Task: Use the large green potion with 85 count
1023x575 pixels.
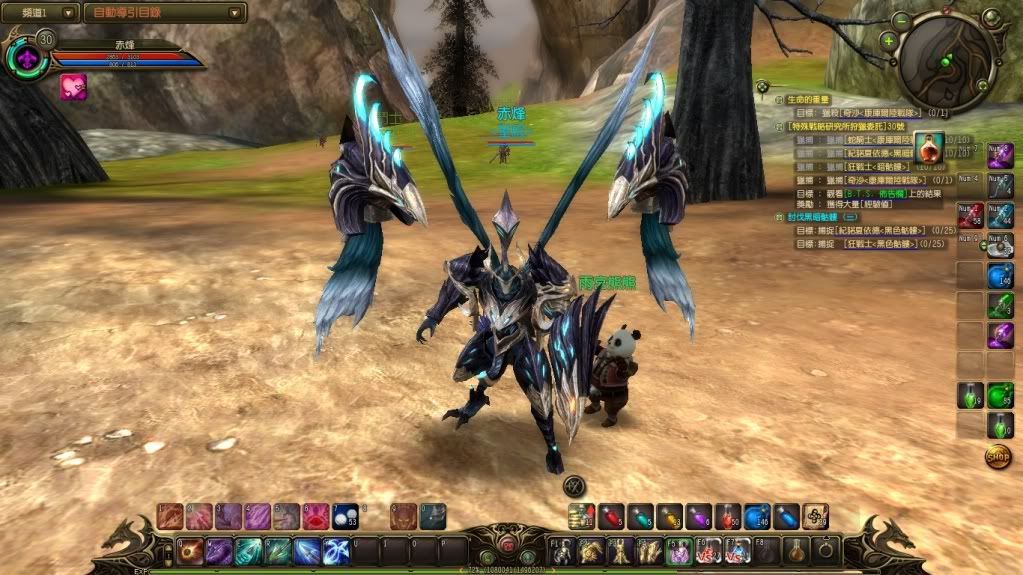Action: click(x=1000, y=396)
